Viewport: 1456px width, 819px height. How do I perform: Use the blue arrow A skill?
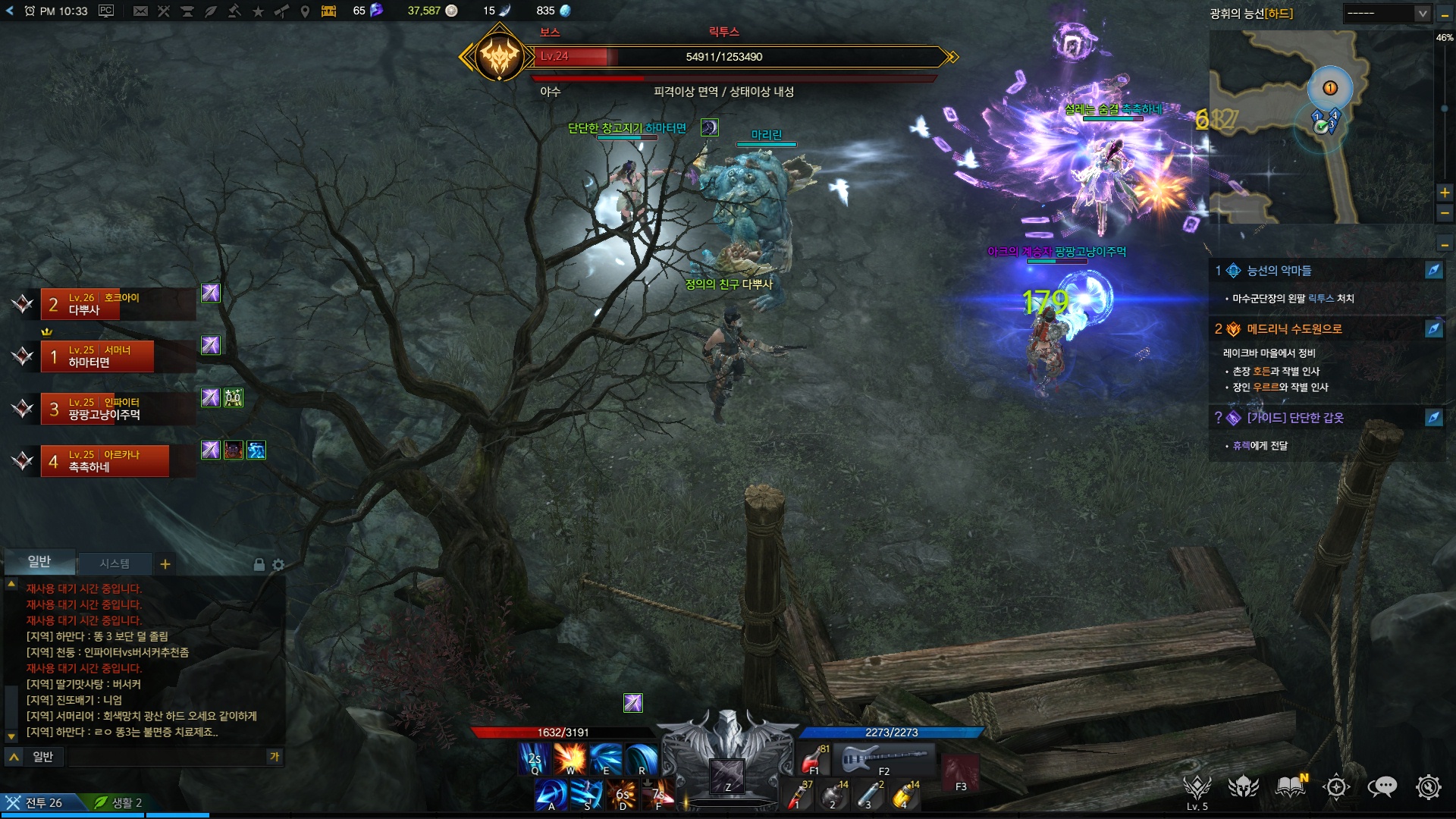[x=551, y=795]
